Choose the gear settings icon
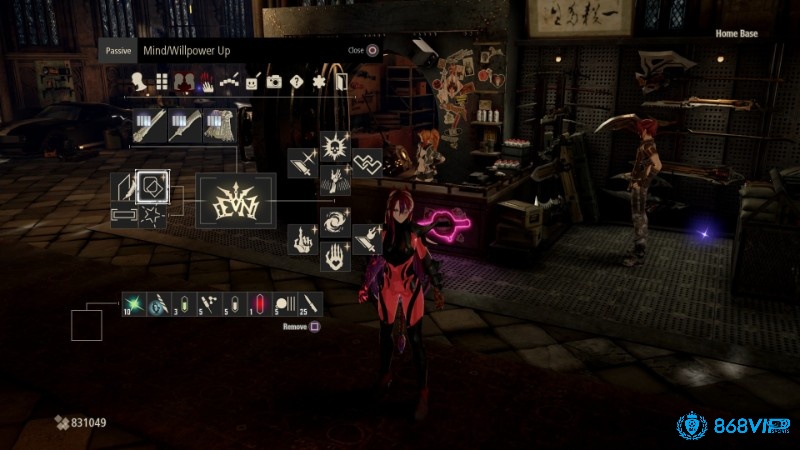Screen dimensions: 800x450 coord(319,82)
